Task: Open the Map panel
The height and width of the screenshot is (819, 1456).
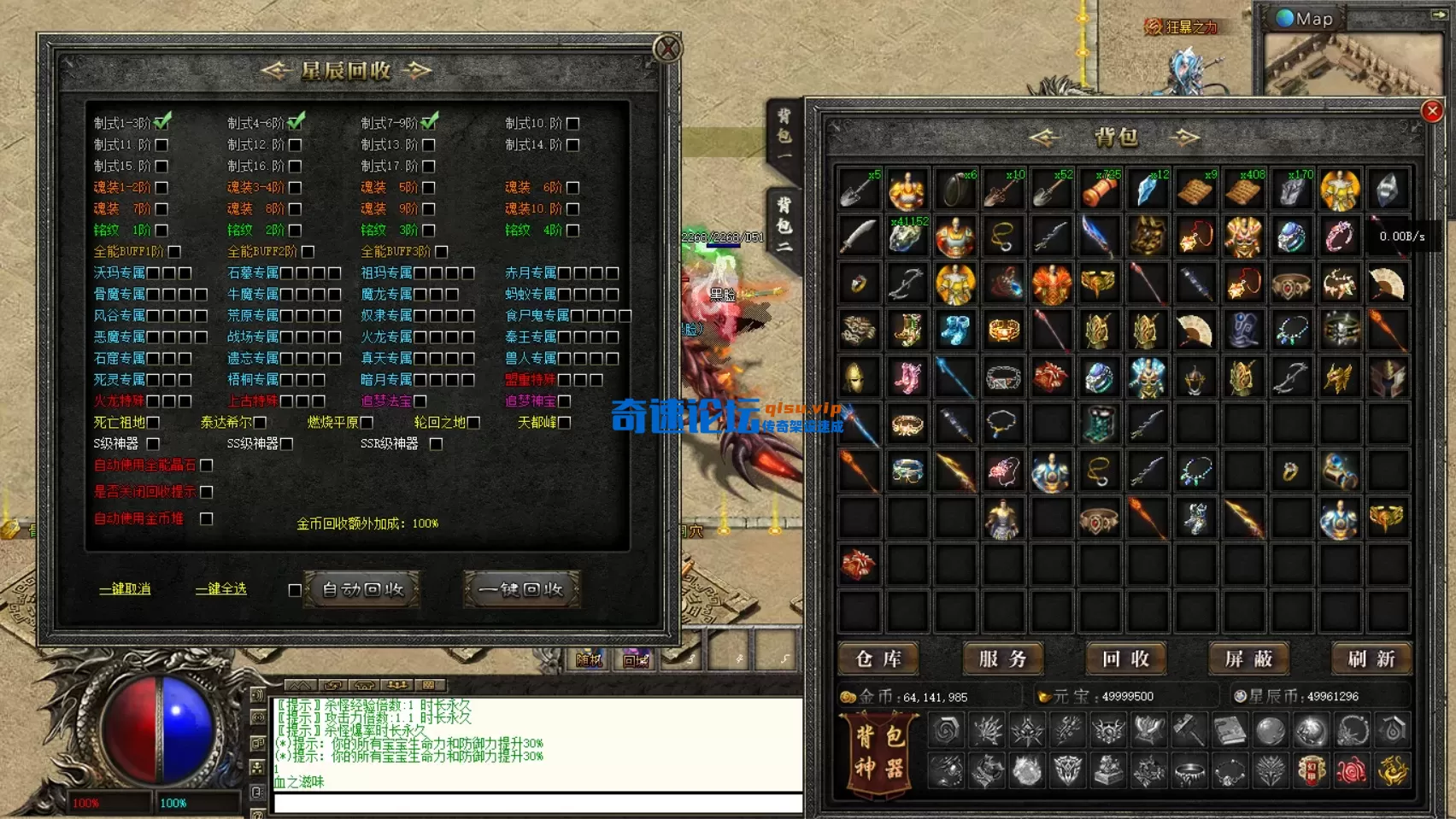Action: coord(1305,19)
